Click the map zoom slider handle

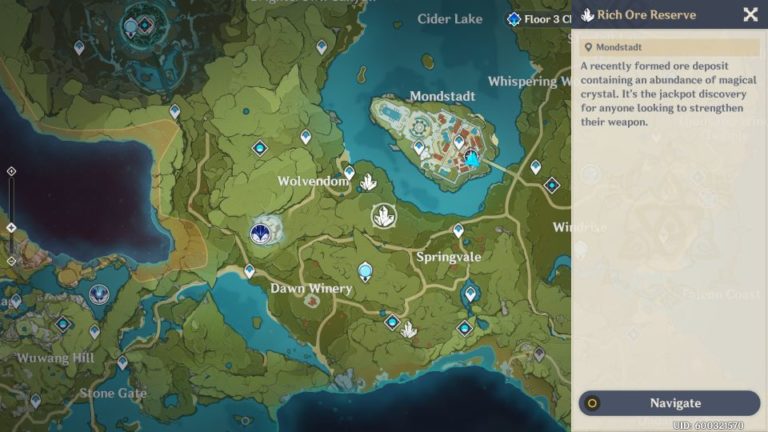pos(11,228)
